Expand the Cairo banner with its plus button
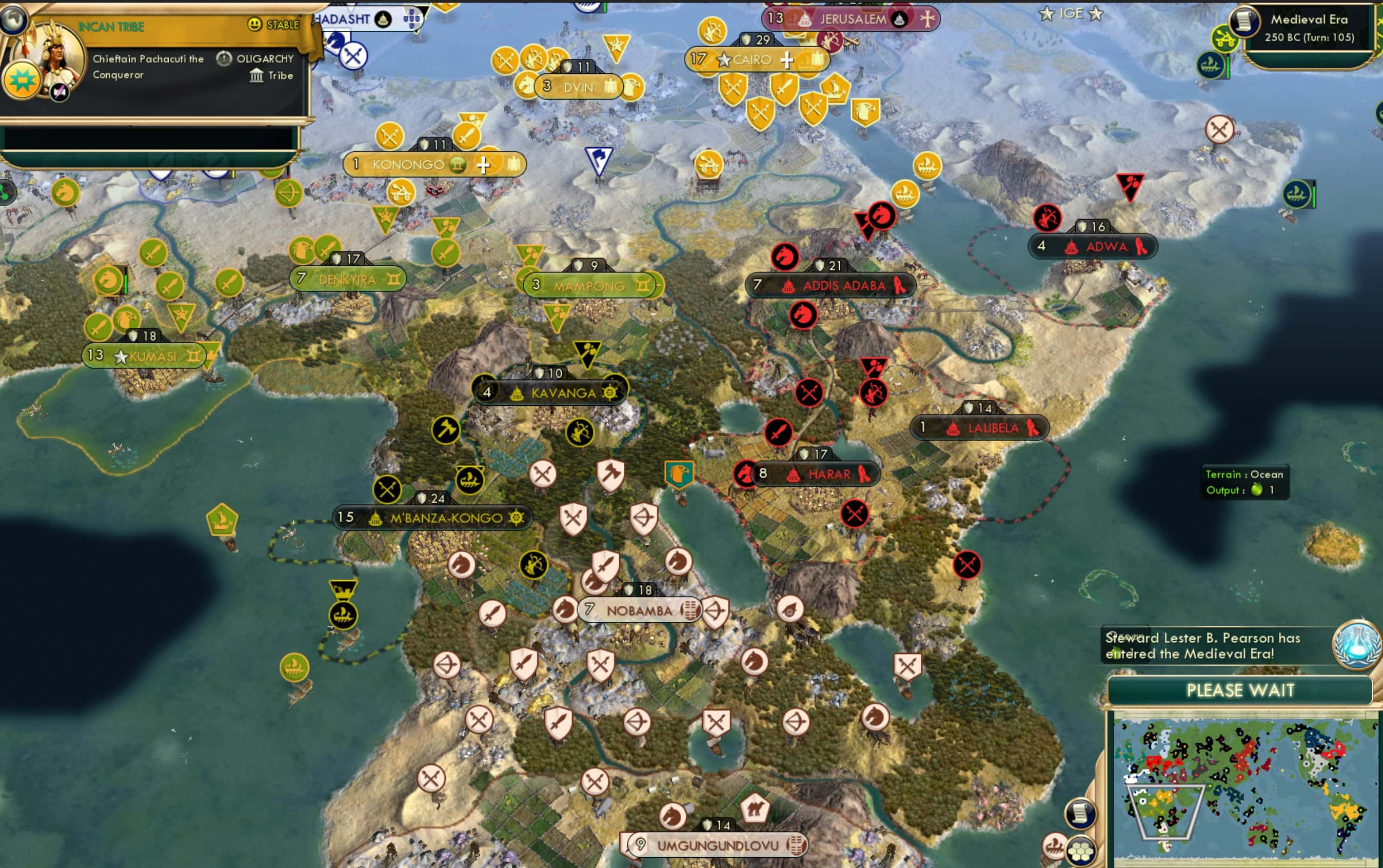The width and height of the screenshot is (1383, 868). tap(787, 59)
